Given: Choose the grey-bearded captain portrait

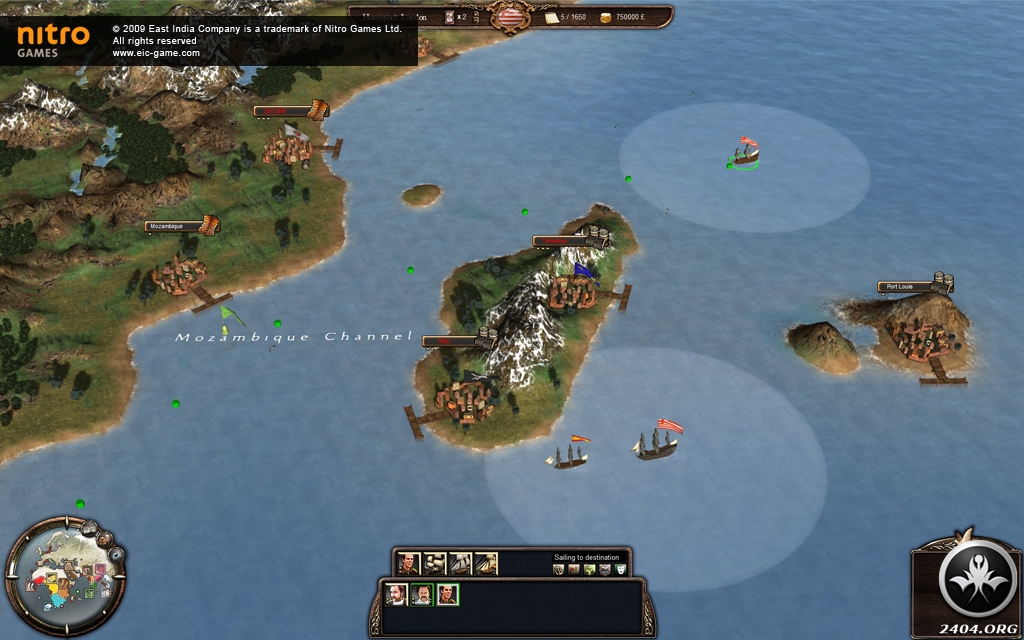Looking at the screenshot, I should (396, 595).
